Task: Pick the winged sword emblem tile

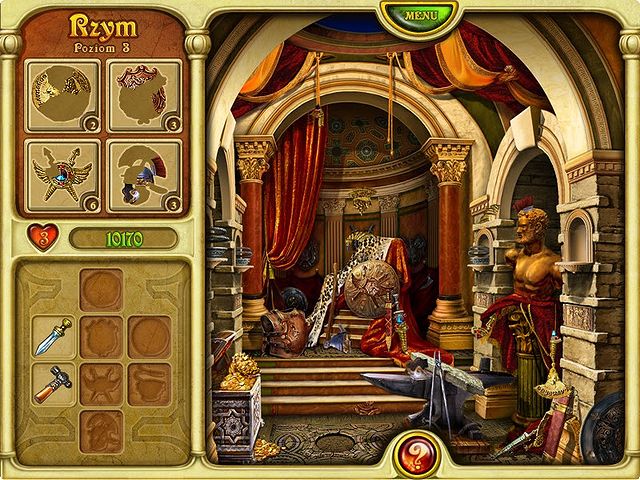Action: 64,176
